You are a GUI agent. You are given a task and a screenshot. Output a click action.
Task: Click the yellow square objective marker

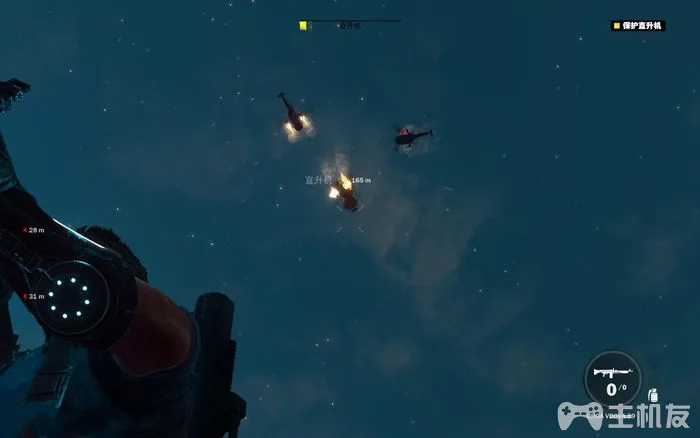pyautogui.click(x=303, y=25)
